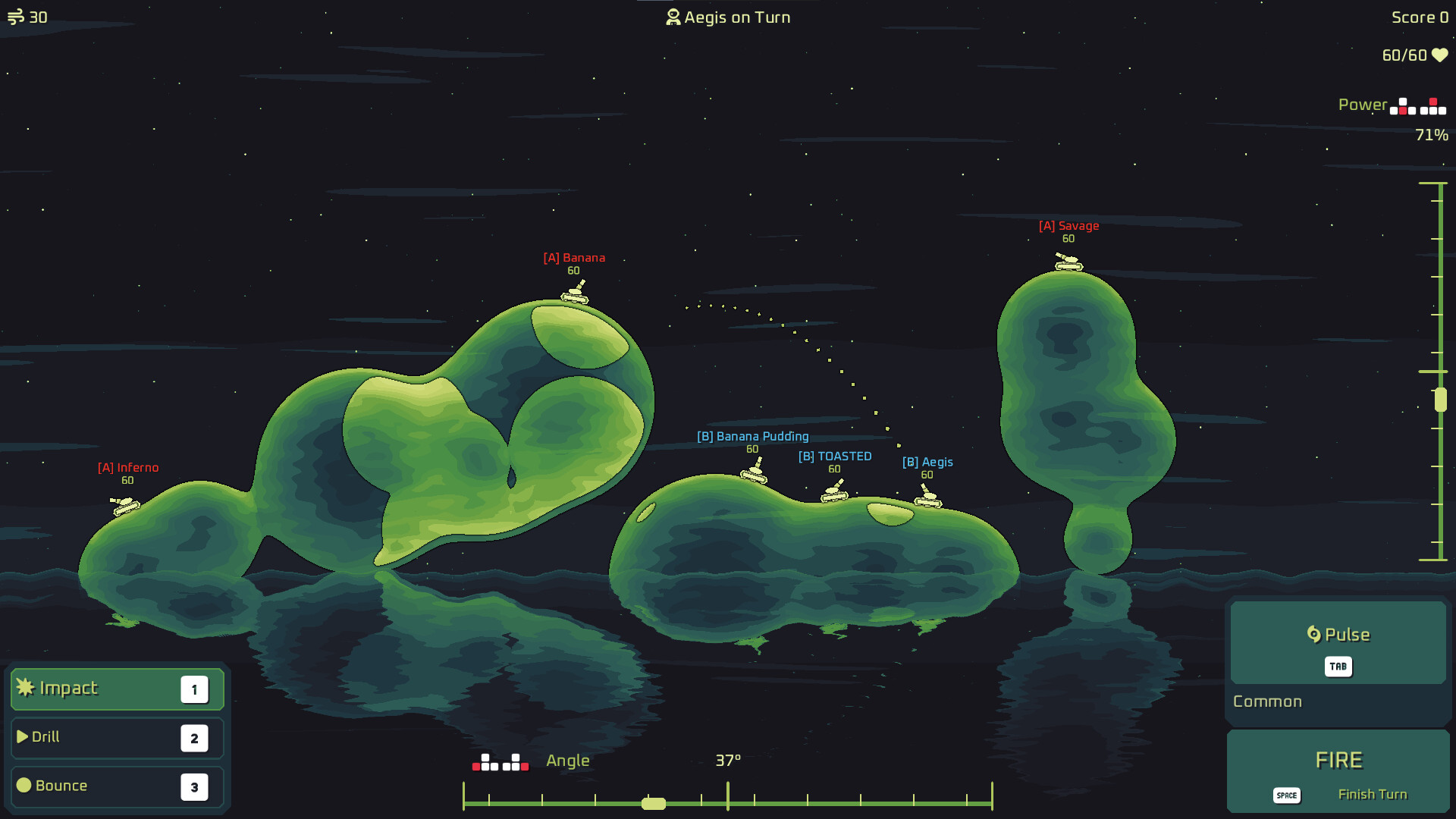1456x819 pixels.
Task: Click the Angle slider handle
Action: [653, 802]
